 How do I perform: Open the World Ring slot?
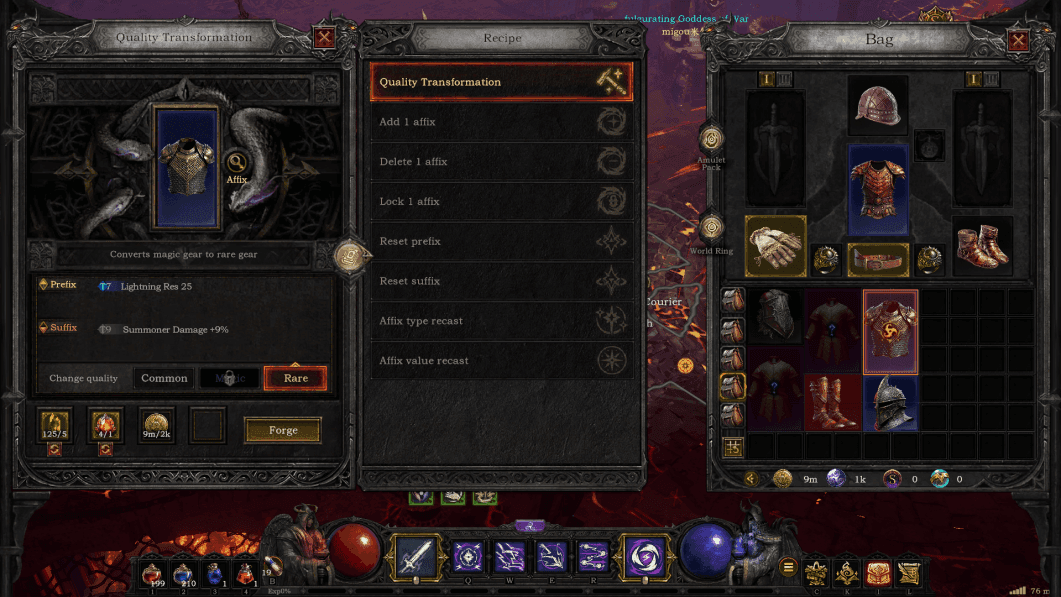tap(712, 228)
